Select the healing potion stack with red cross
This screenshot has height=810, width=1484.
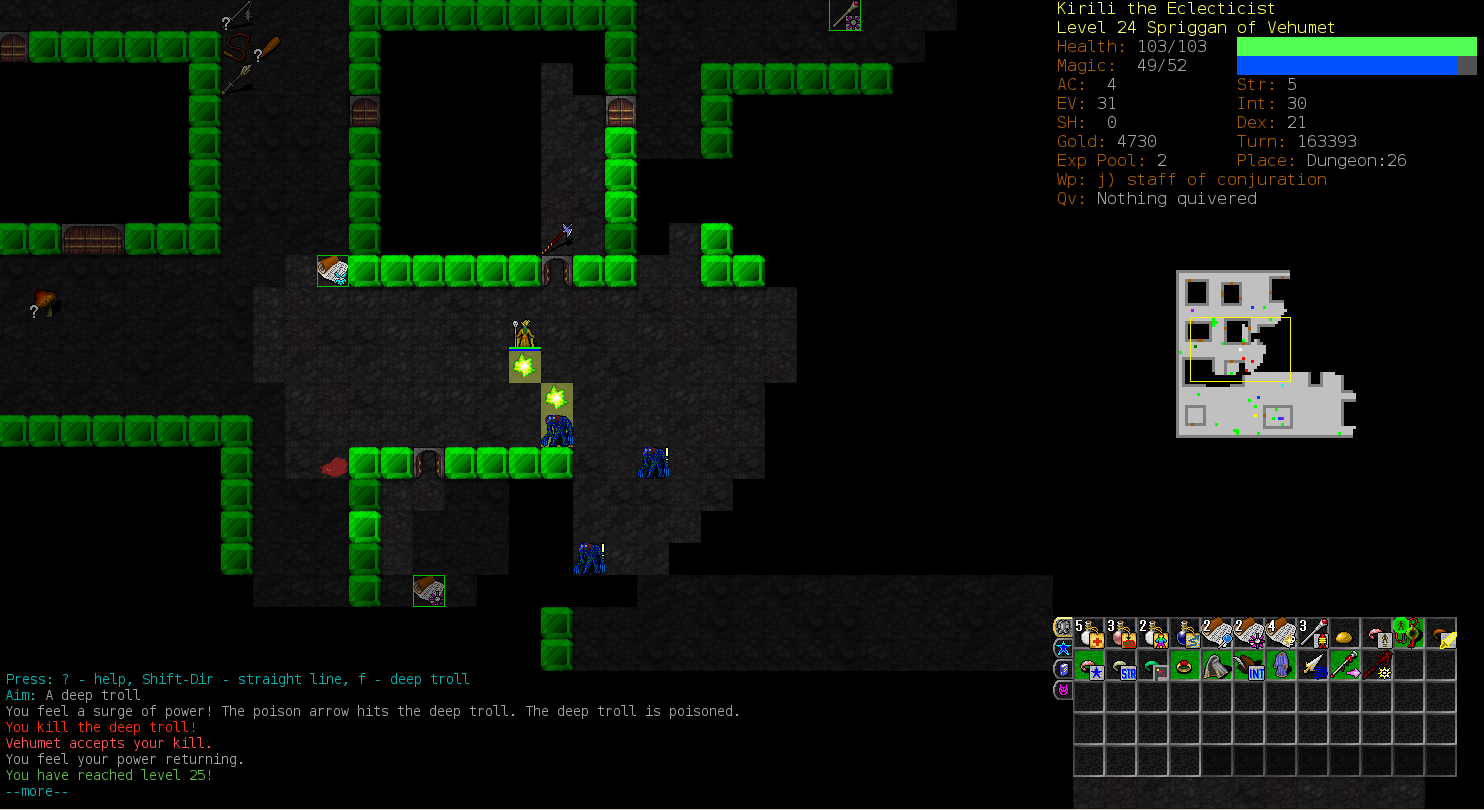click(x=1089, y=633)
